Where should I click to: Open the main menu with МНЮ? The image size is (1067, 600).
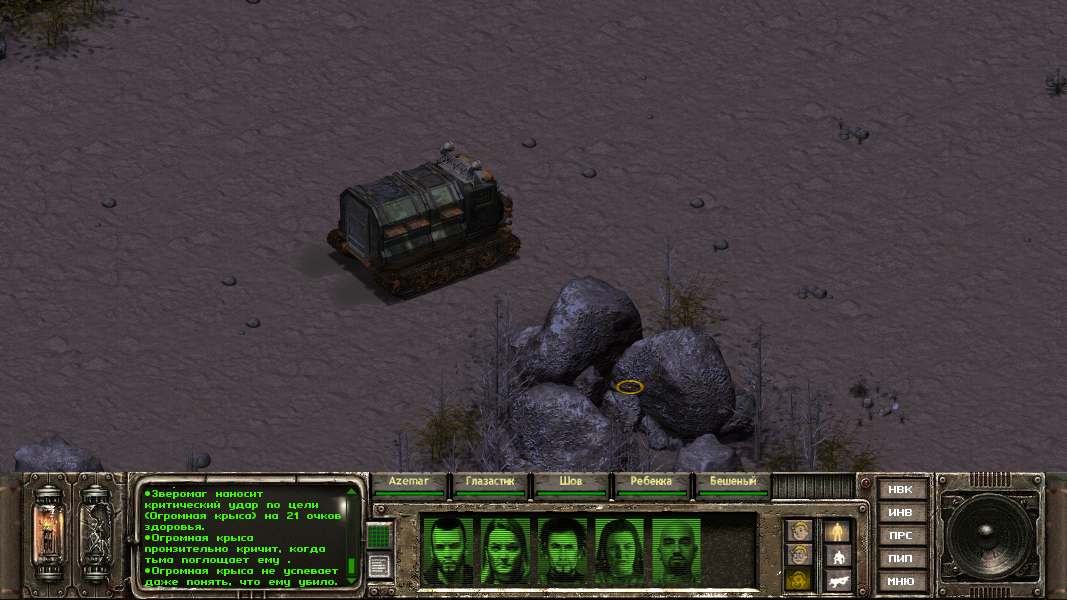[900, 581]
